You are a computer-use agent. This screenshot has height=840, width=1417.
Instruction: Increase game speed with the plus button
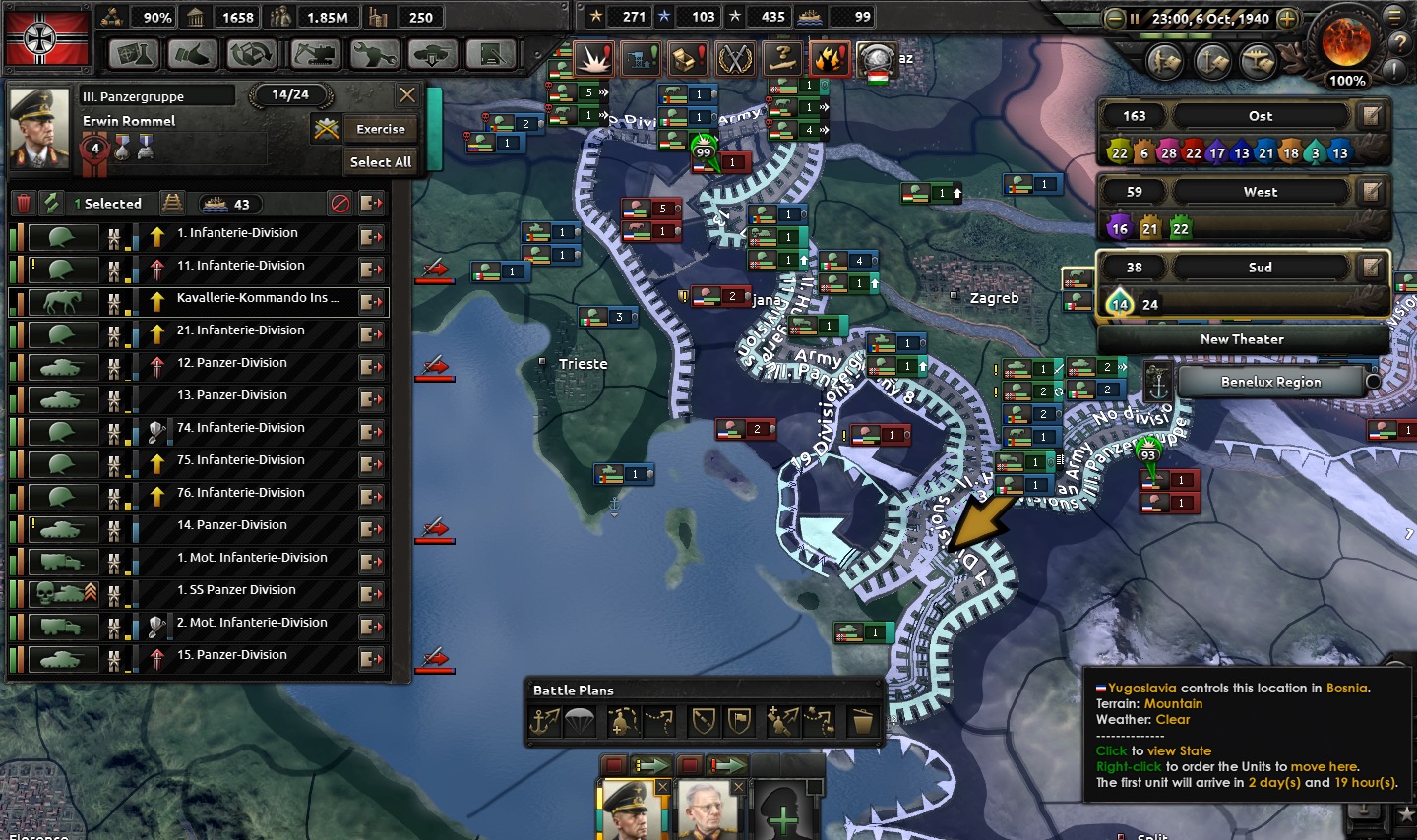point(1287,19)
